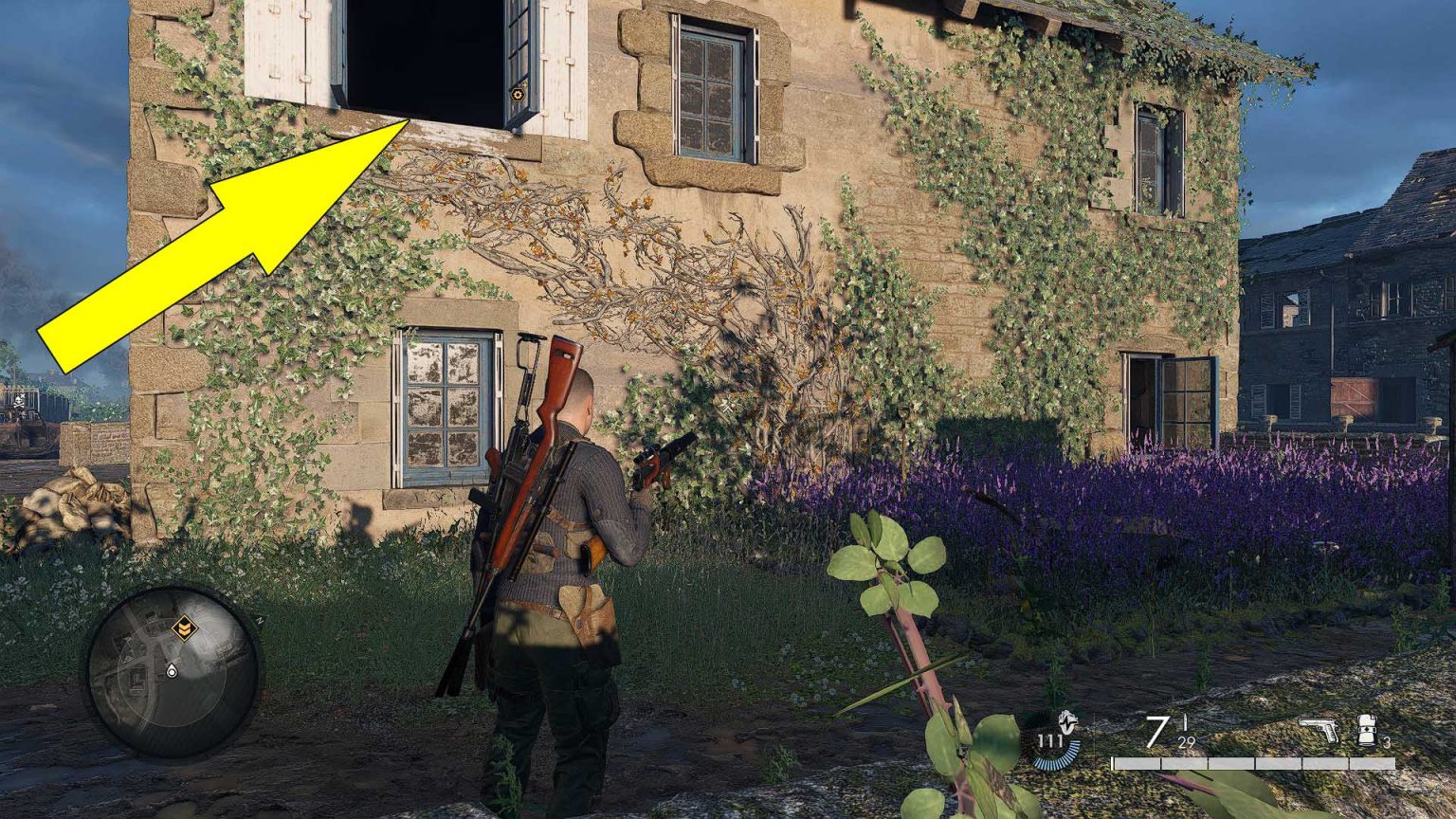Click the reserve ammo count reading 29
Image resolution: width=1456 pixels, height=819 pixels.
click(x=1186, y=743)
